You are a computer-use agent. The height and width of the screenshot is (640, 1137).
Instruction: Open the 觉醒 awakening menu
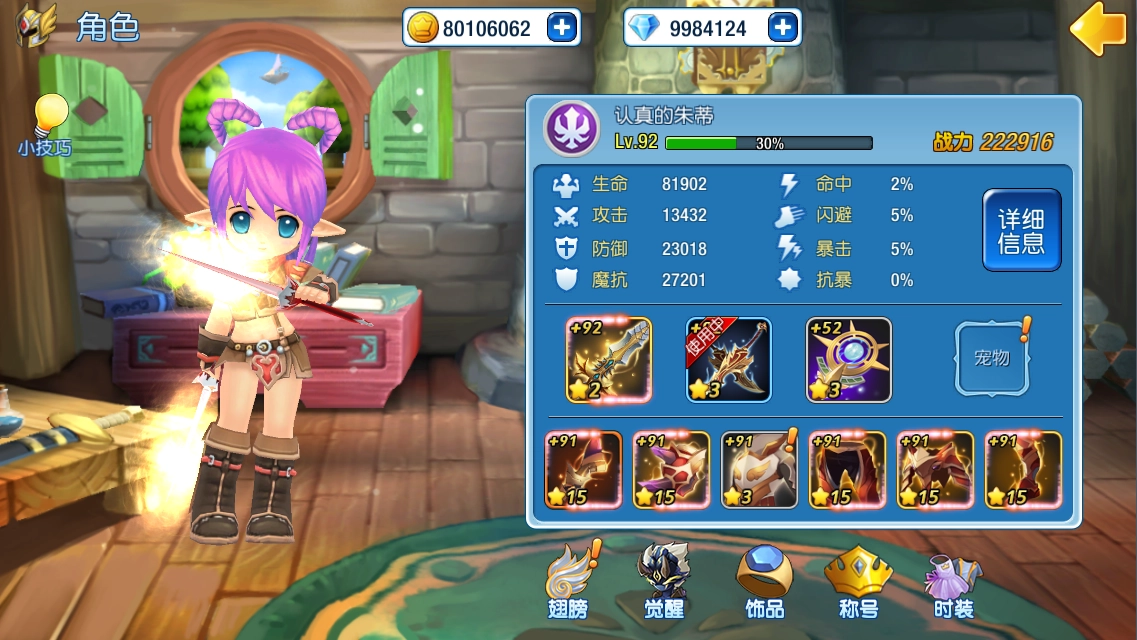pos(663,583)
